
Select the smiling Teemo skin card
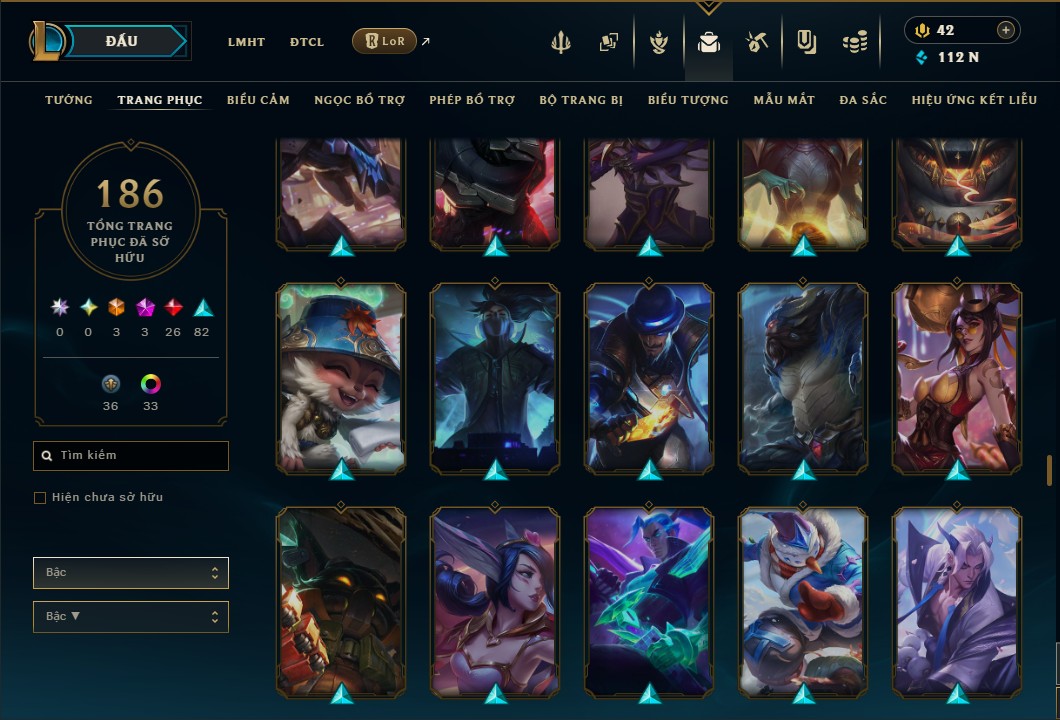point(341,378)
